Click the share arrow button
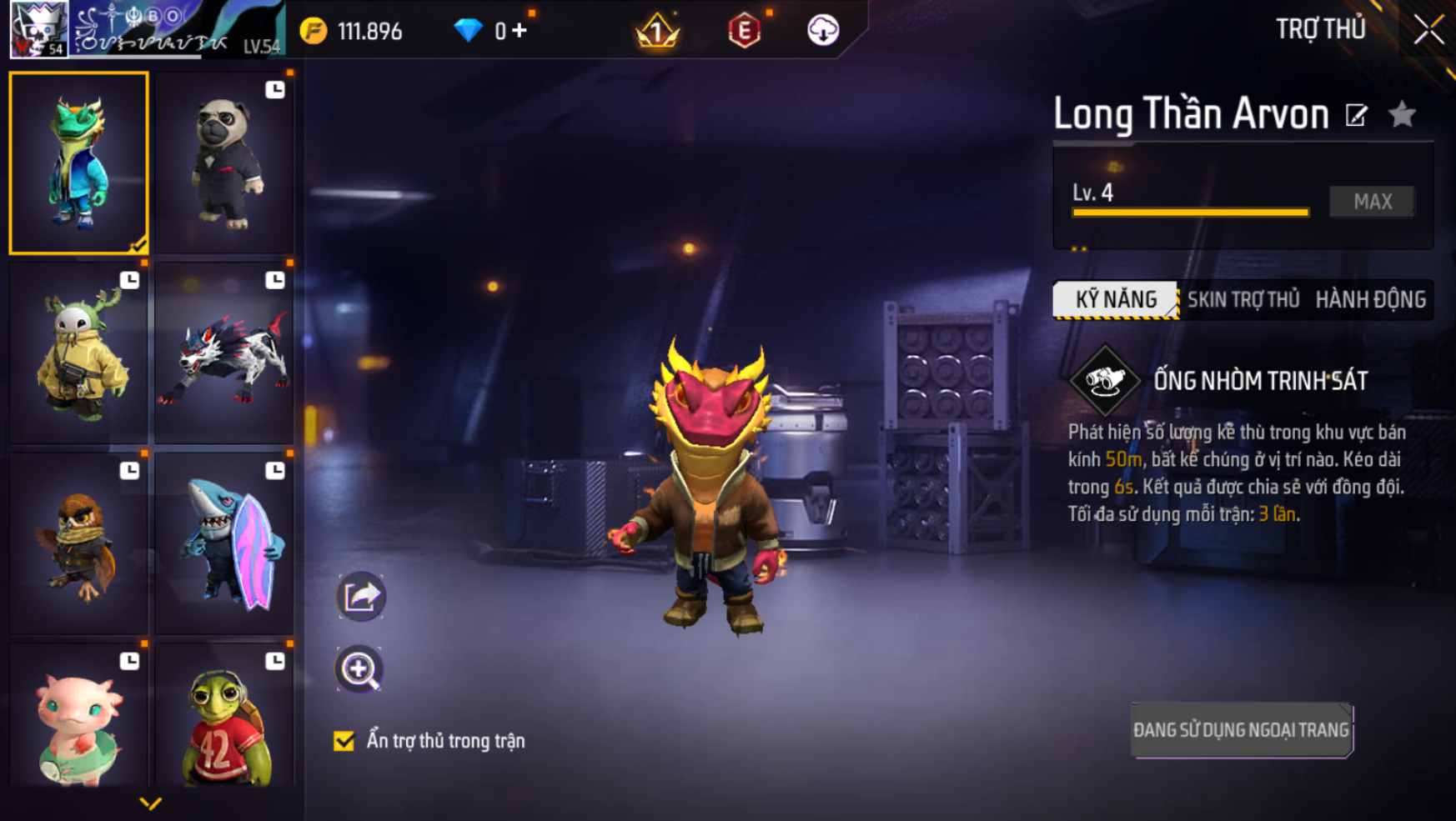1456x821 pixels. tap(361, 596)
